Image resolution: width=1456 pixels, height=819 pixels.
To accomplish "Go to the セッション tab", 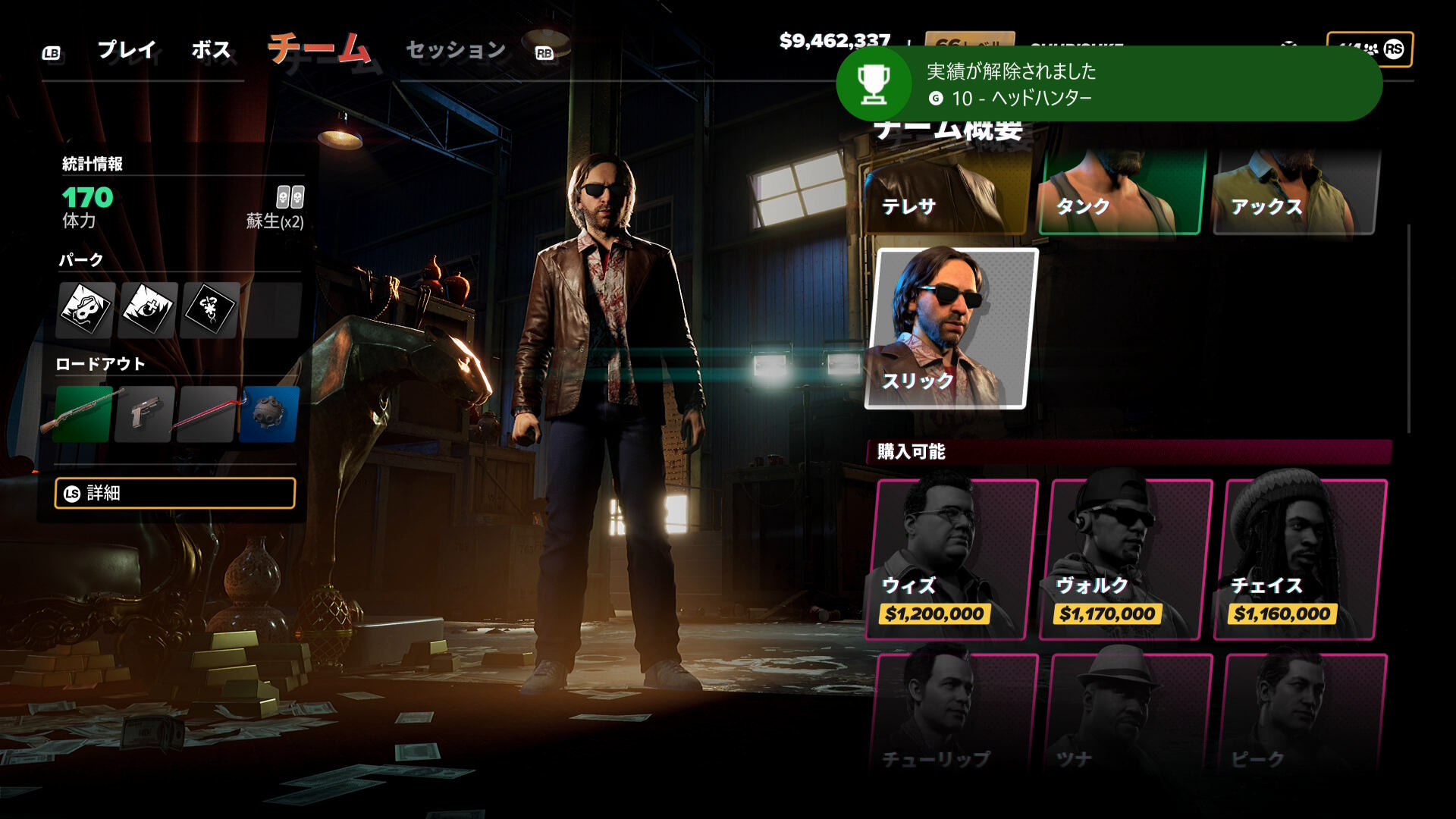I will 456,50.
